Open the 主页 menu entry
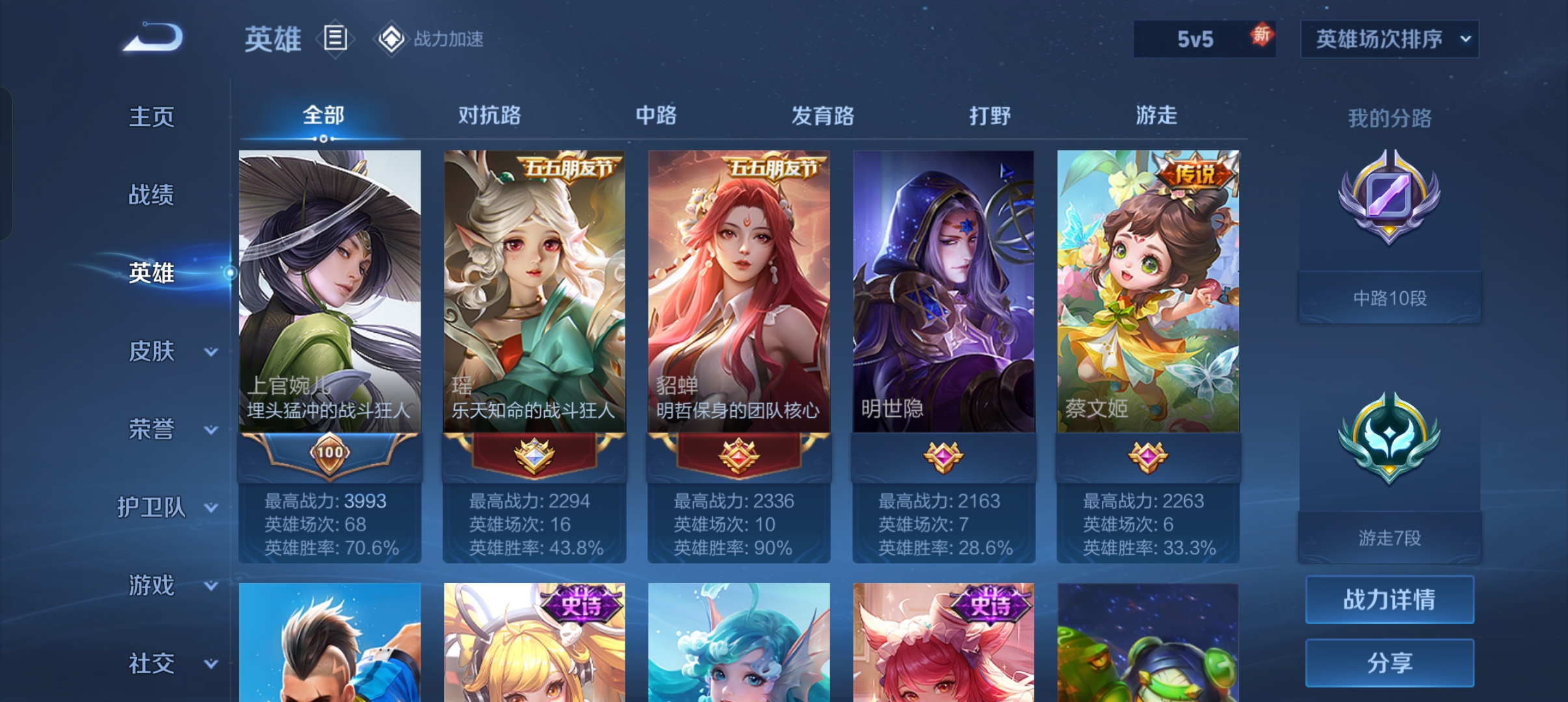Image resolution: width=1568 pixels, height=702 pixels. (151, 117)
